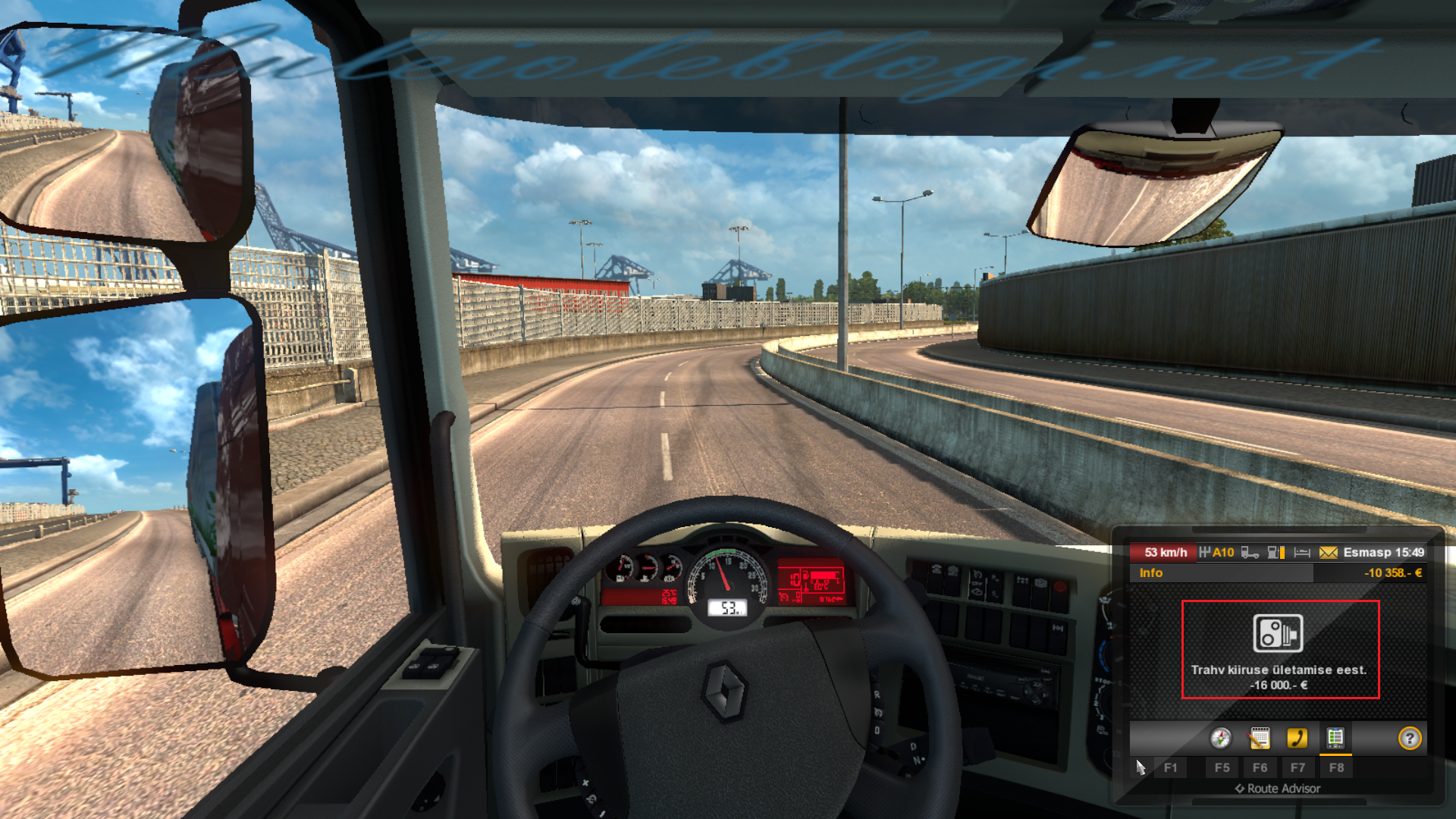Click the fuel pump status icon
The image size is (1456, 819).
(x=1276, y=553)
